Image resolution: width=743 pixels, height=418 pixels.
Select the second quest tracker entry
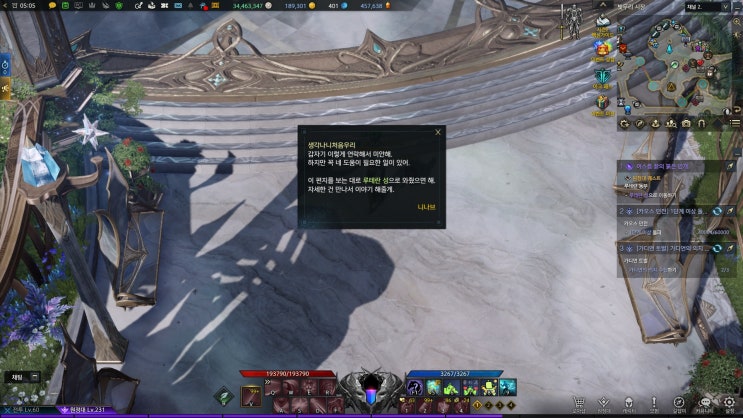[669, 212]
